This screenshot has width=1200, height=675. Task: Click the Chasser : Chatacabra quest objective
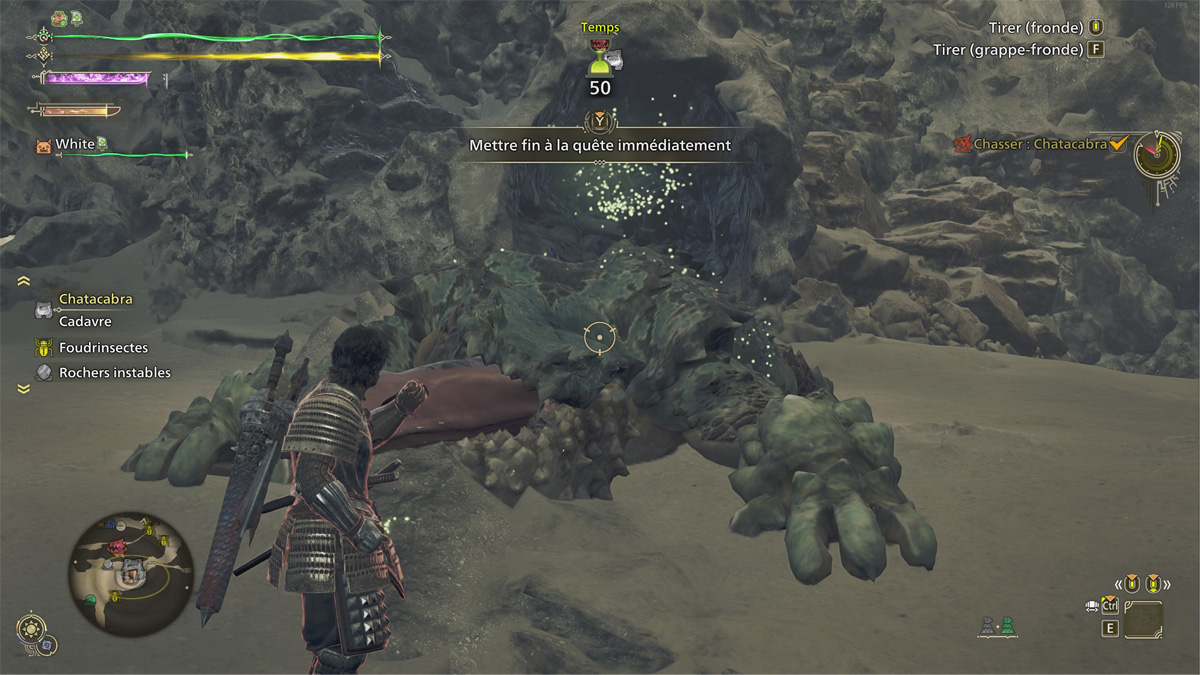(1040, 144)
